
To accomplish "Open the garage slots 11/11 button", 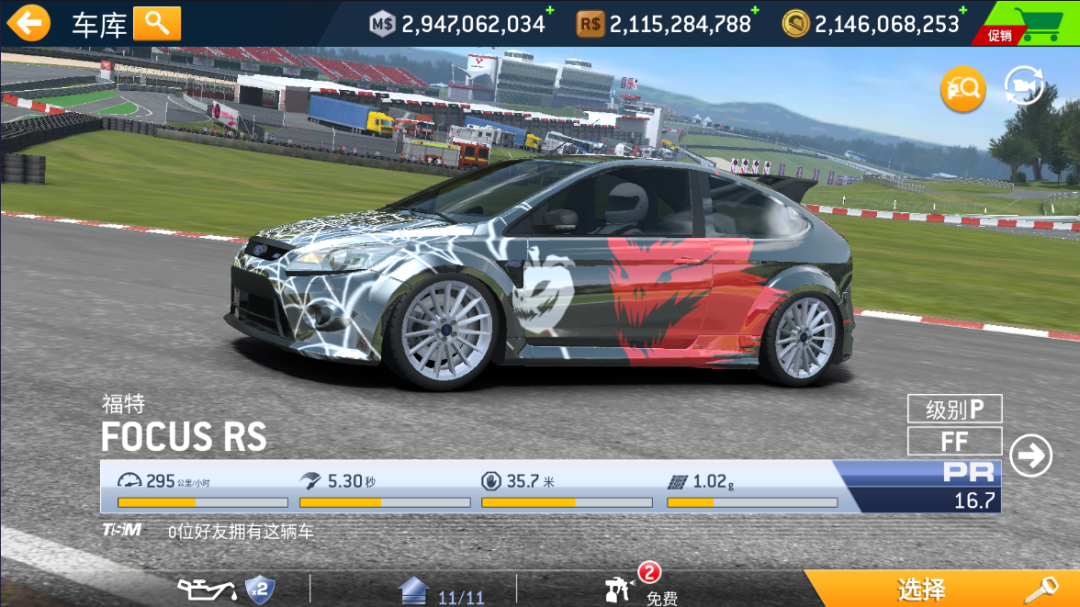I will pyautogui.click(x=442, y=591).
